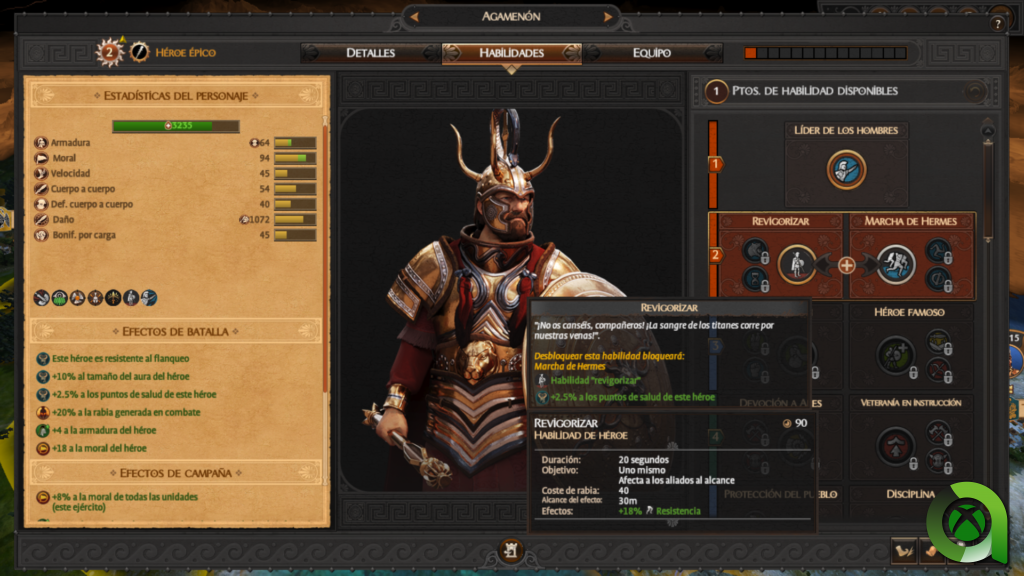
Task: Collapse the Efectos de campaña section
Action: [x=176, y=473]
